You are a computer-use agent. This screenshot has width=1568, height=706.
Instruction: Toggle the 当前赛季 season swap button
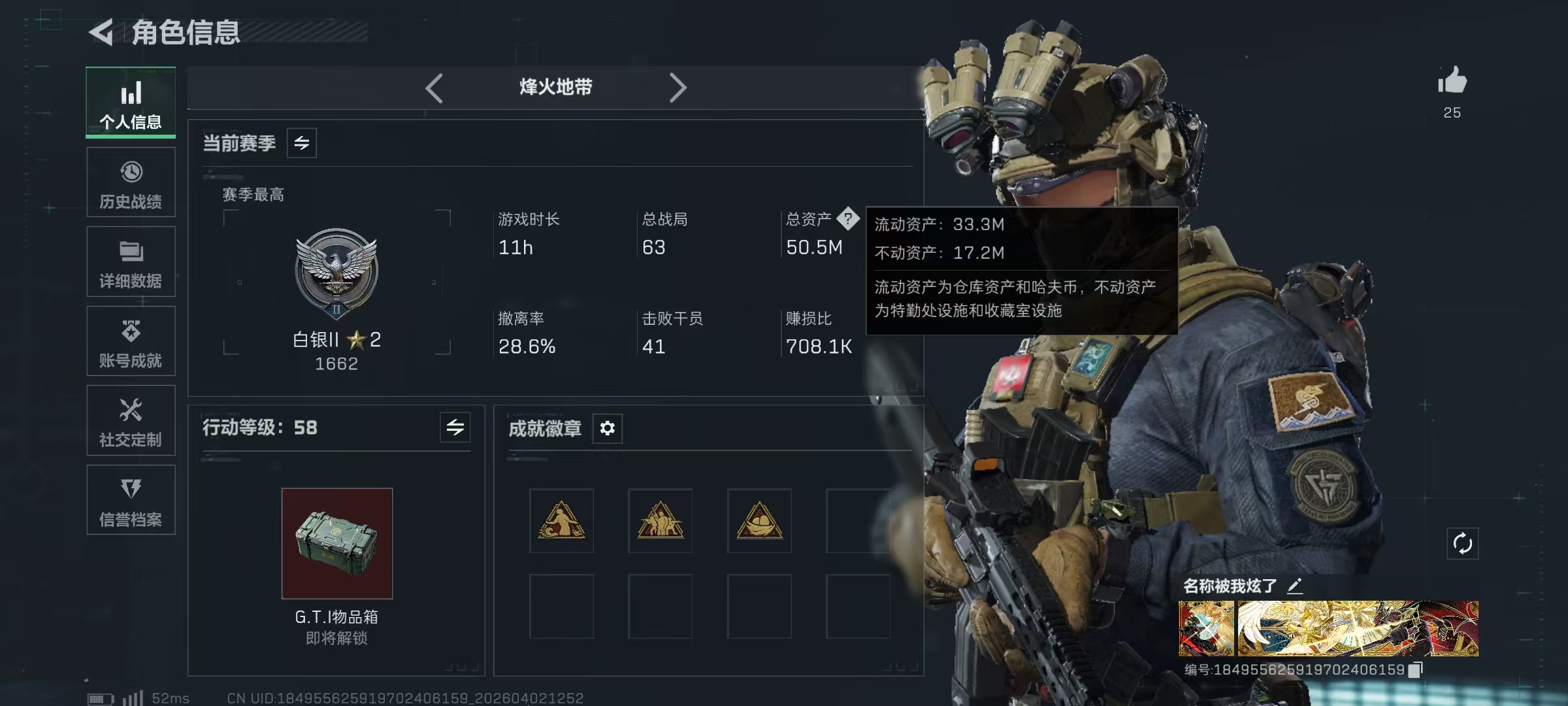[x=302, y=143]
